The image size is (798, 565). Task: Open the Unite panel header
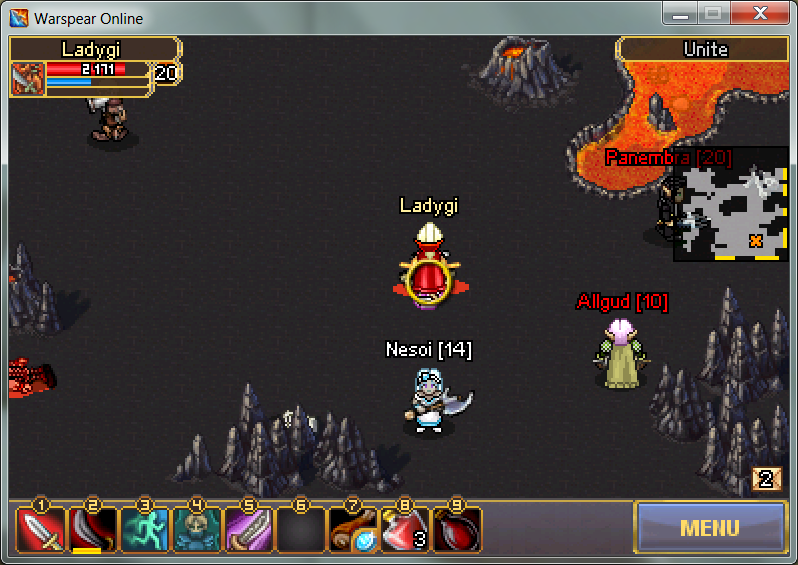coord(705,49)
